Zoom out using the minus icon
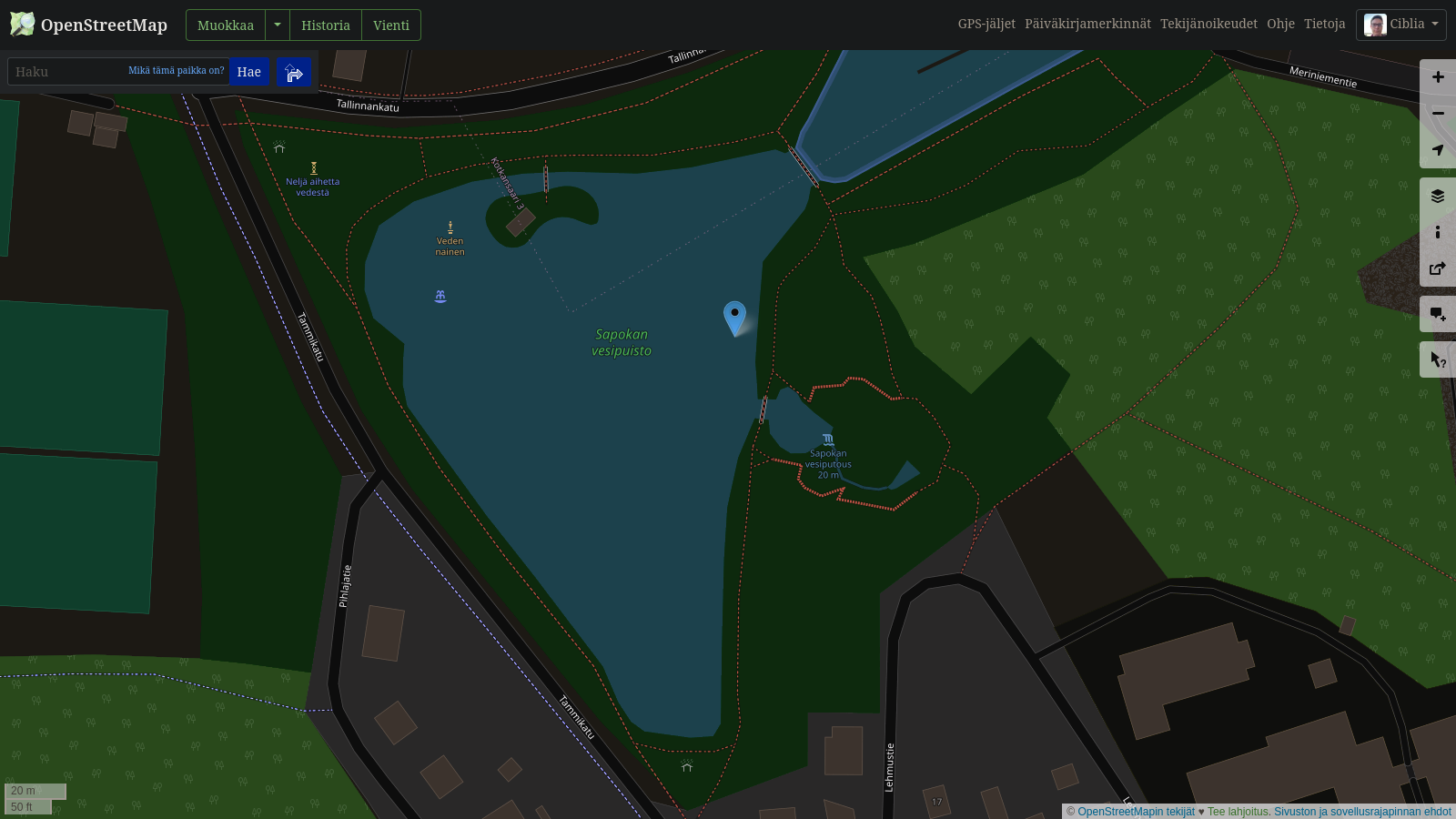Image resolution: width=1456 pixels, height=819 pixels. 1438,113
